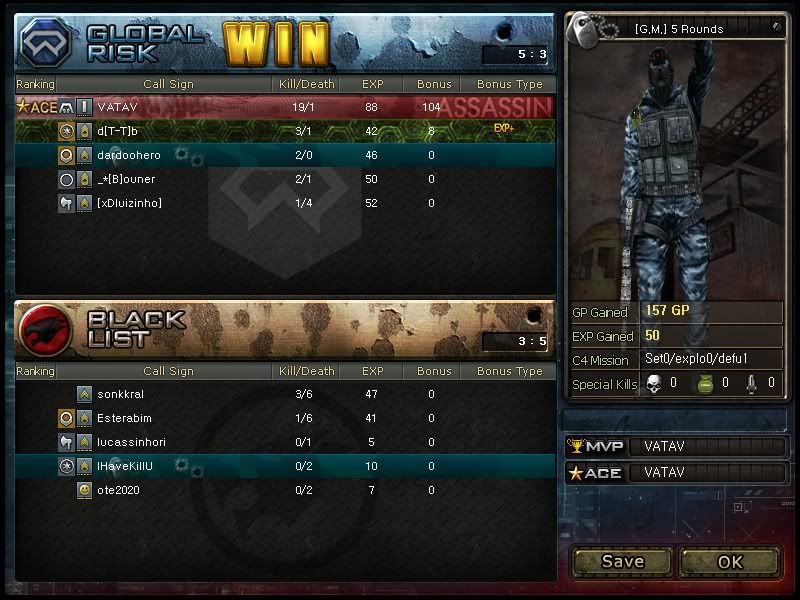Viewport: 800px width, 600px height.
Task: Select player d[T-T]b in the scoreboard
Action: (285, 131)
